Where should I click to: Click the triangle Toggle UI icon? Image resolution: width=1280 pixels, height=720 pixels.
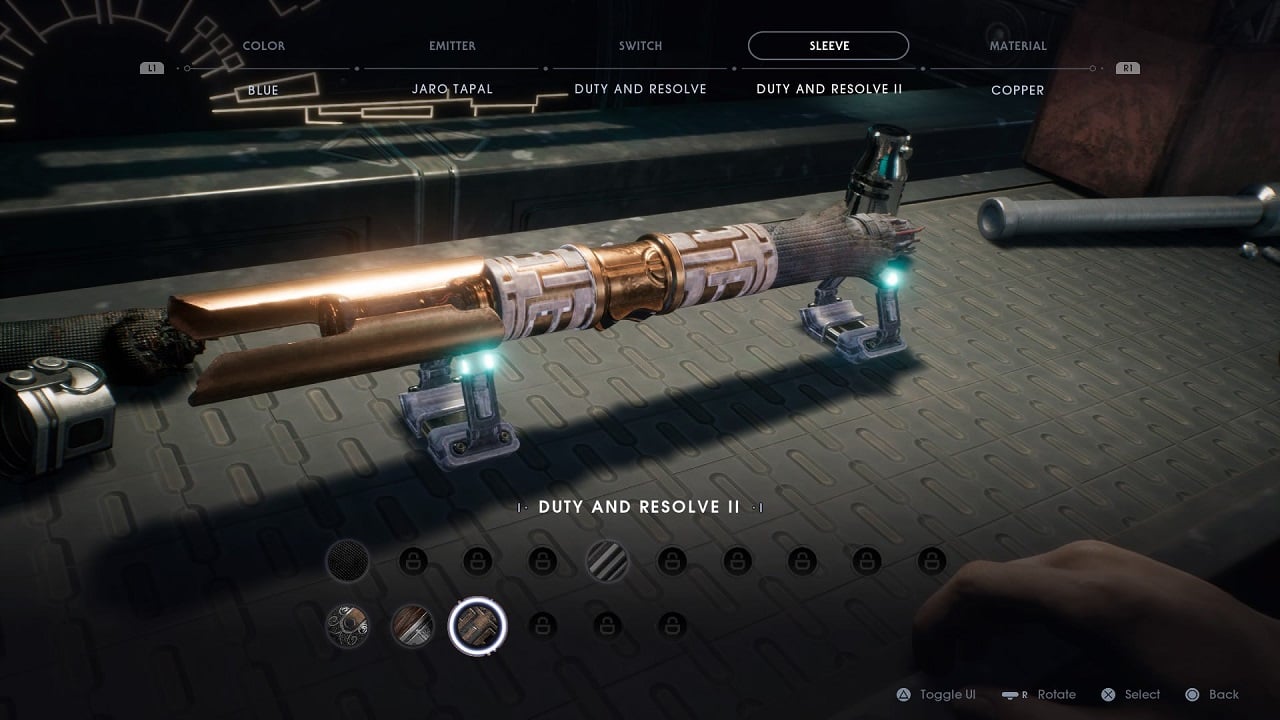[905, 694]
